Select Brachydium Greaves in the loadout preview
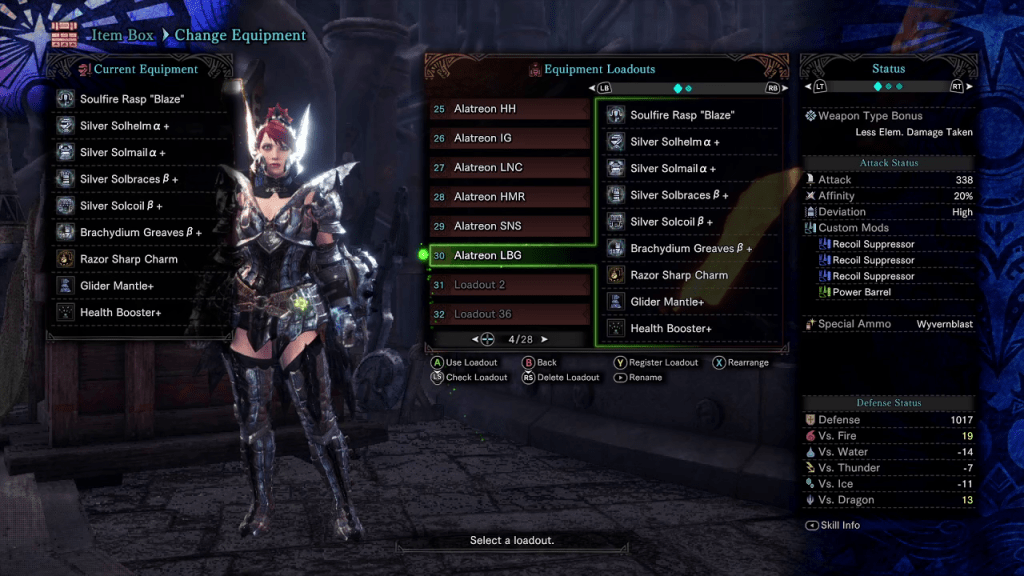1024x576 pixels. click(x=691, y=248)
